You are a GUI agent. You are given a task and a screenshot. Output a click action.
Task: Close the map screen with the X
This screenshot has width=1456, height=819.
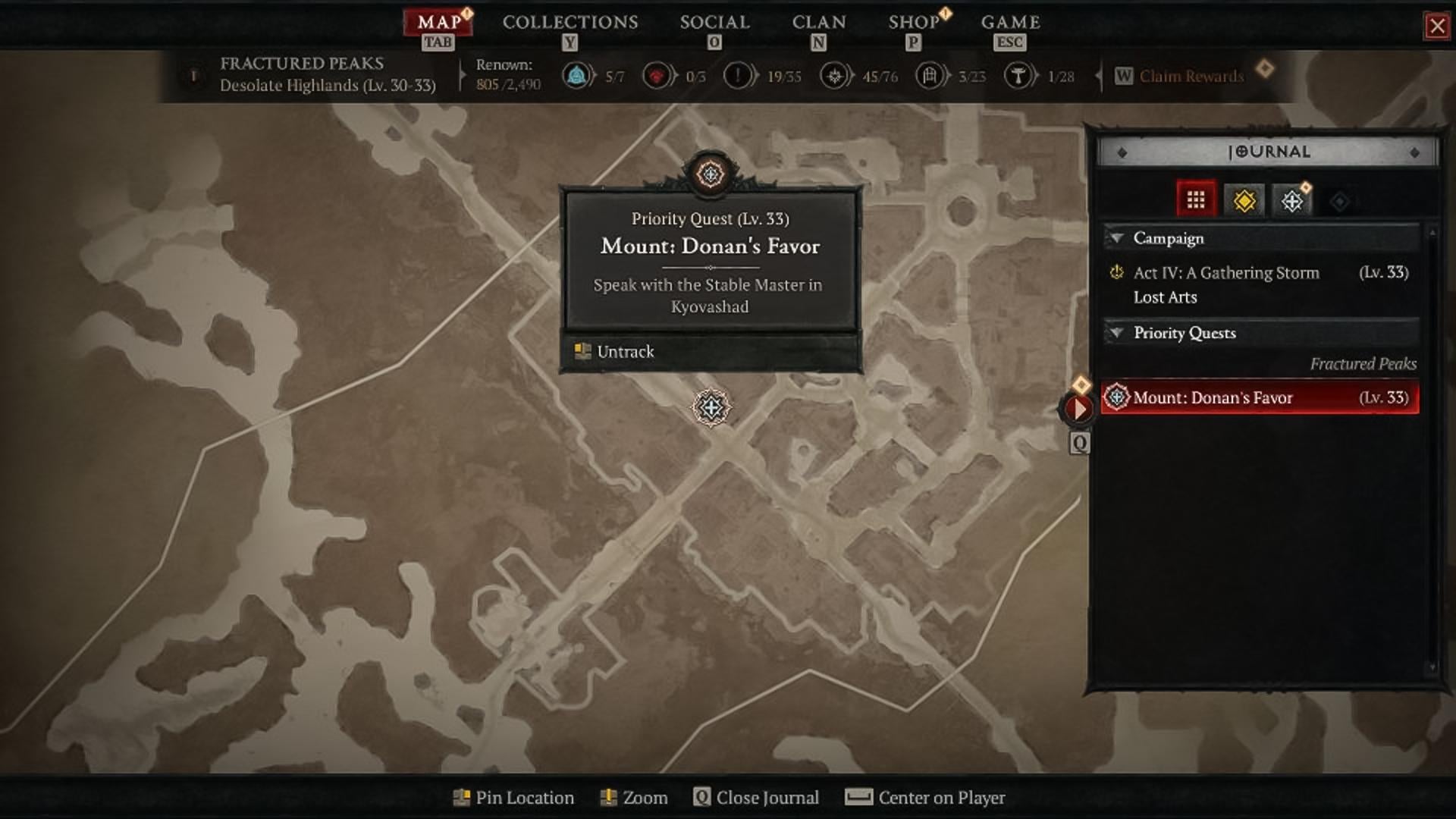click(1437, 27)
